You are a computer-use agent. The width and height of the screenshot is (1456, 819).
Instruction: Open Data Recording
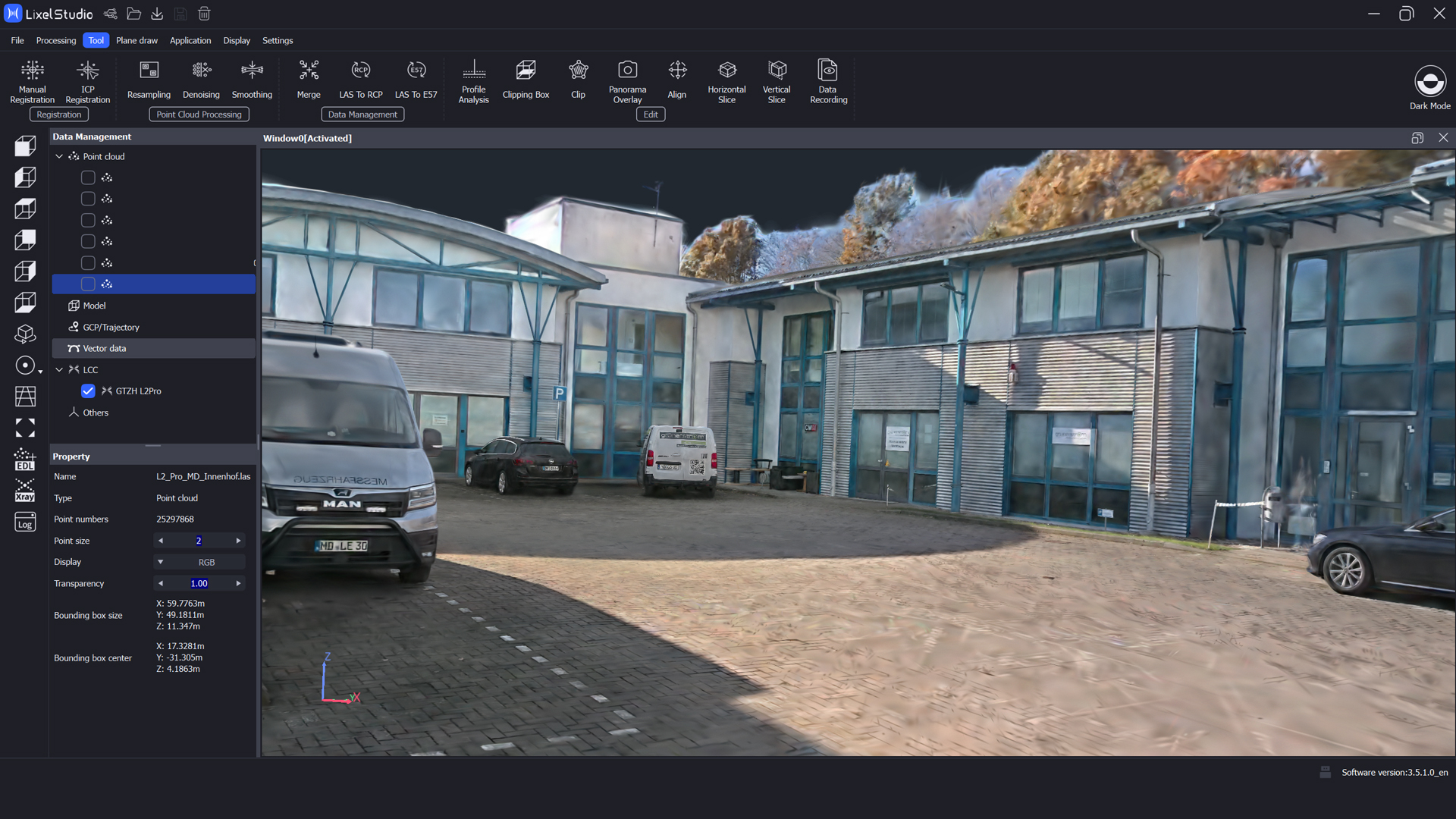point(828,81)
